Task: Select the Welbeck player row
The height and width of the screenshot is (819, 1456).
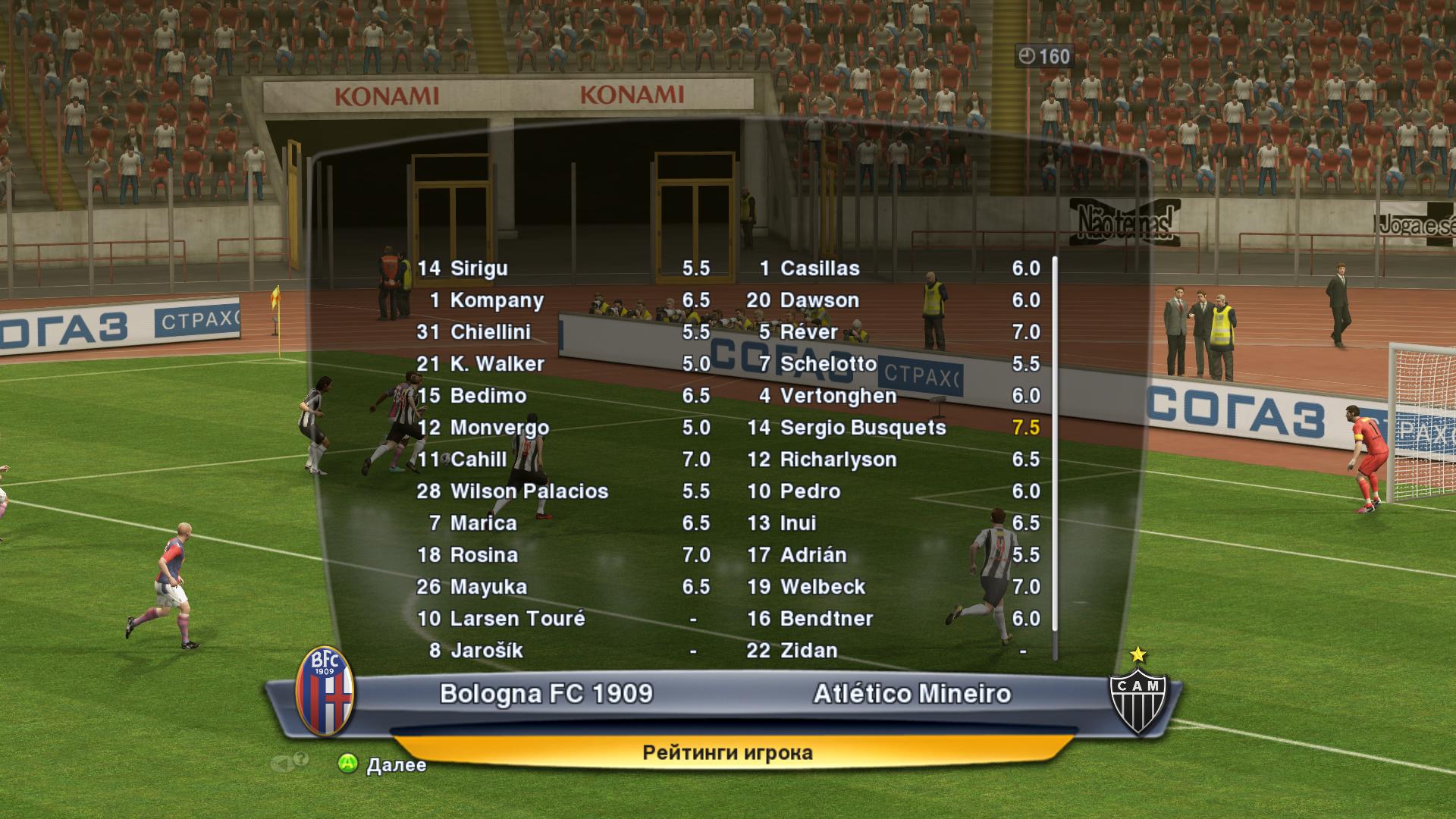Action: pyautogui.click(x=892, y=587)
